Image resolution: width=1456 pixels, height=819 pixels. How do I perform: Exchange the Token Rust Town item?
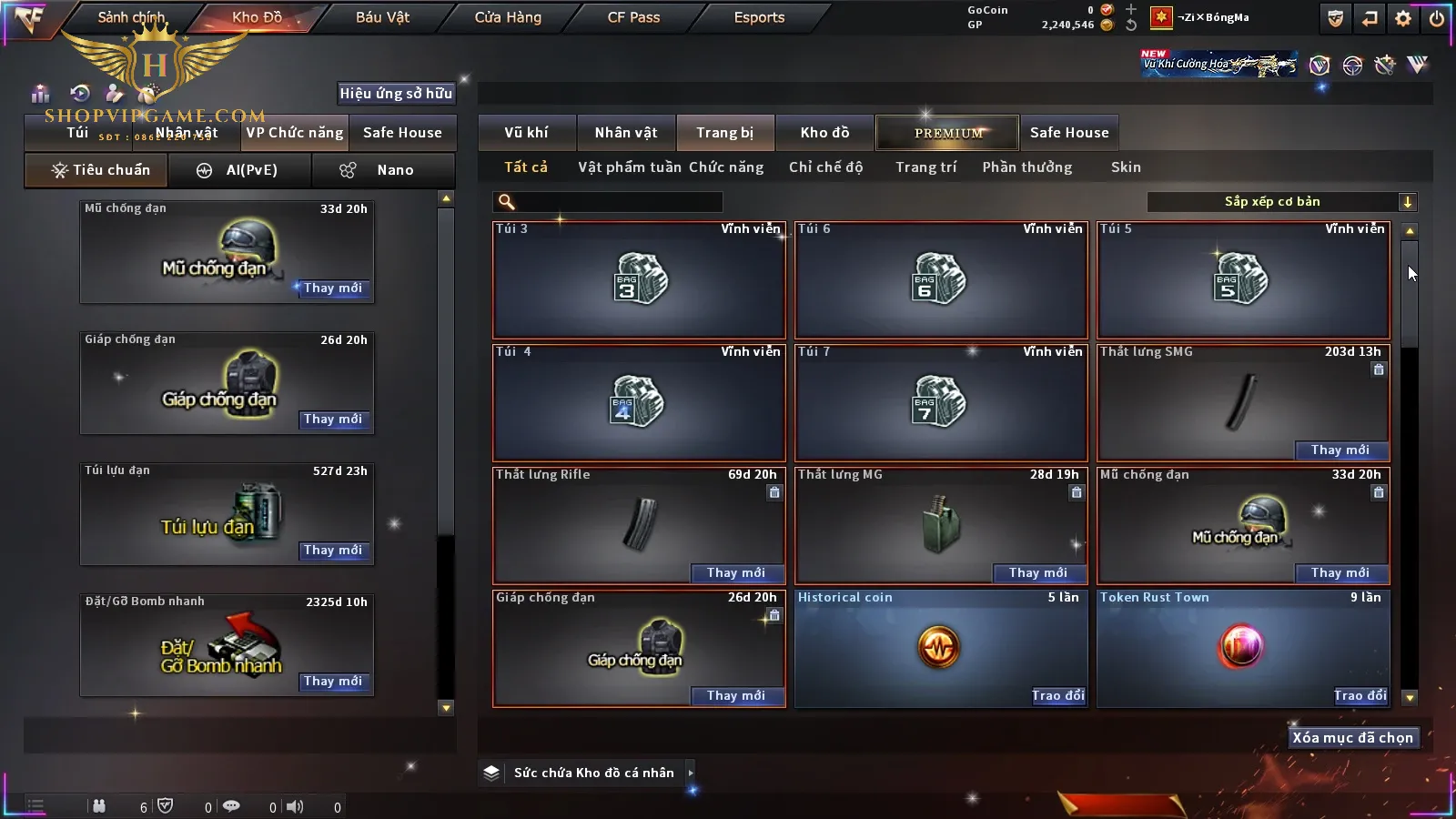(1360, 696)
